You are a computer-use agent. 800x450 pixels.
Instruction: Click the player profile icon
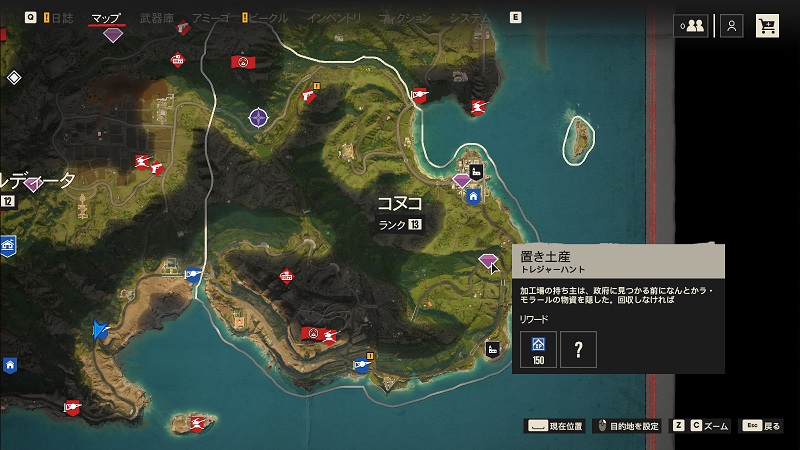[x=732, y=26]
